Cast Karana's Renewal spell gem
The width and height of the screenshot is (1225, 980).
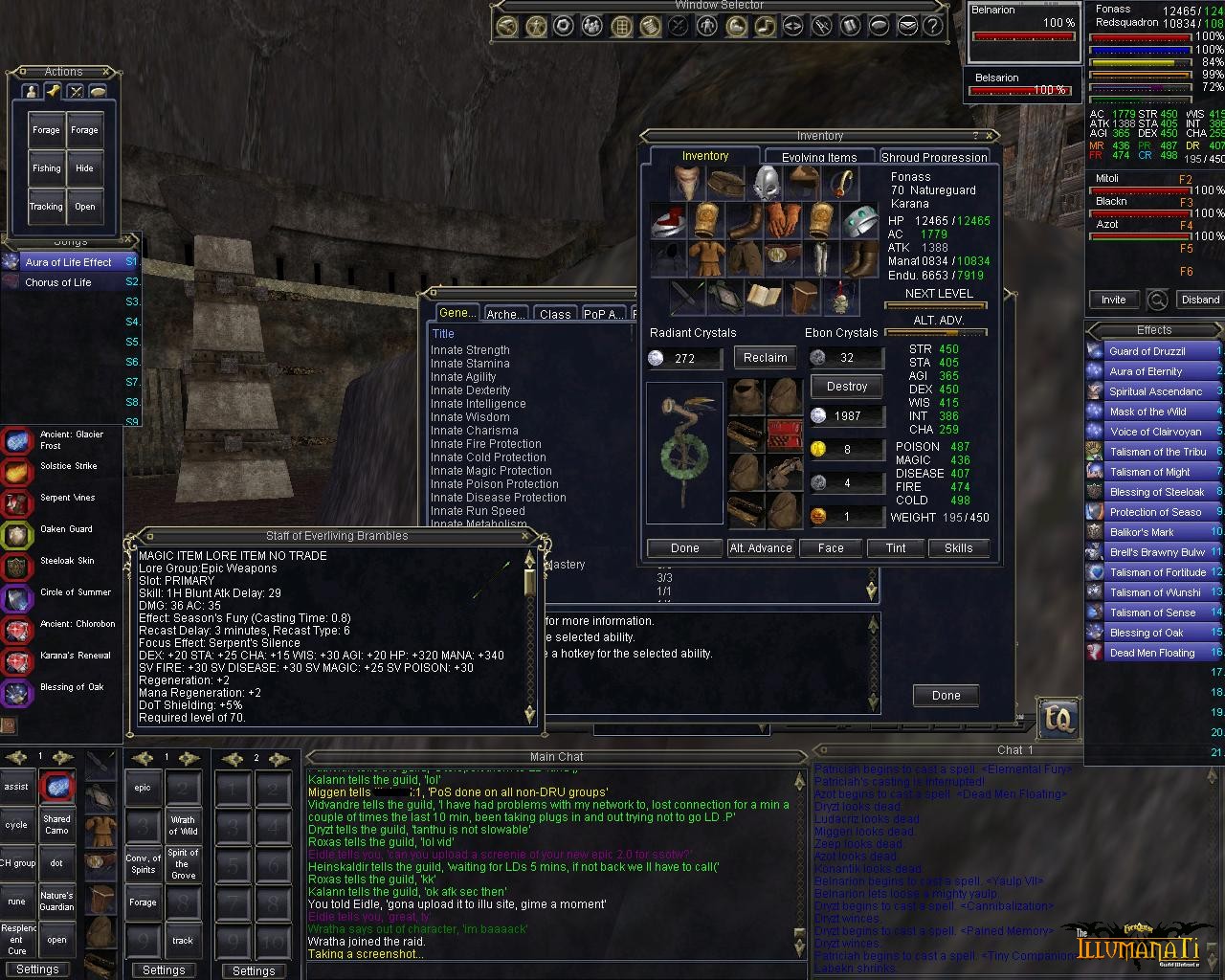coord(18,660)
